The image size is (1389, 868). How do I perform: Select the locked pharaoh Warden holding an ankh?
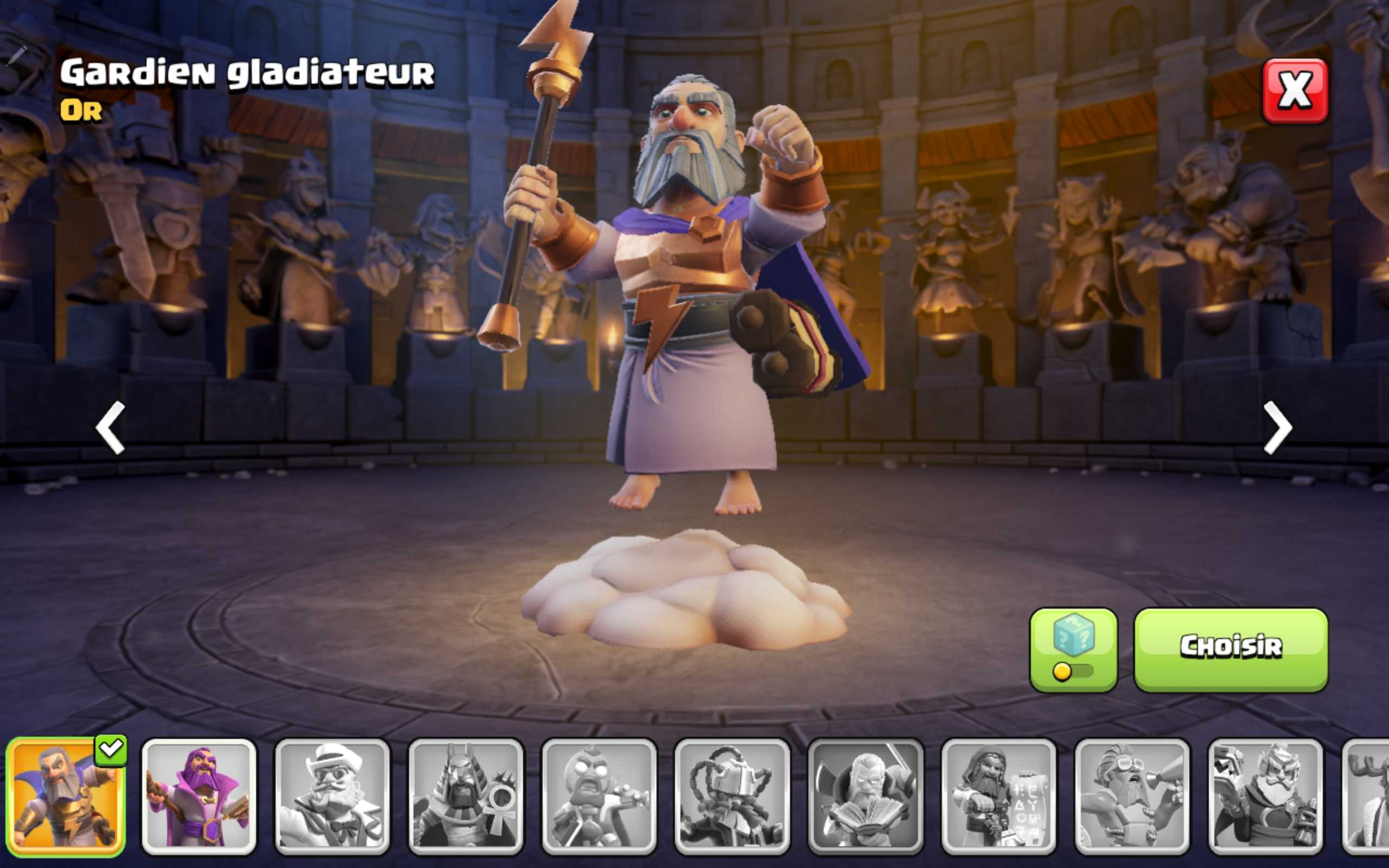(x=466, y=796)
